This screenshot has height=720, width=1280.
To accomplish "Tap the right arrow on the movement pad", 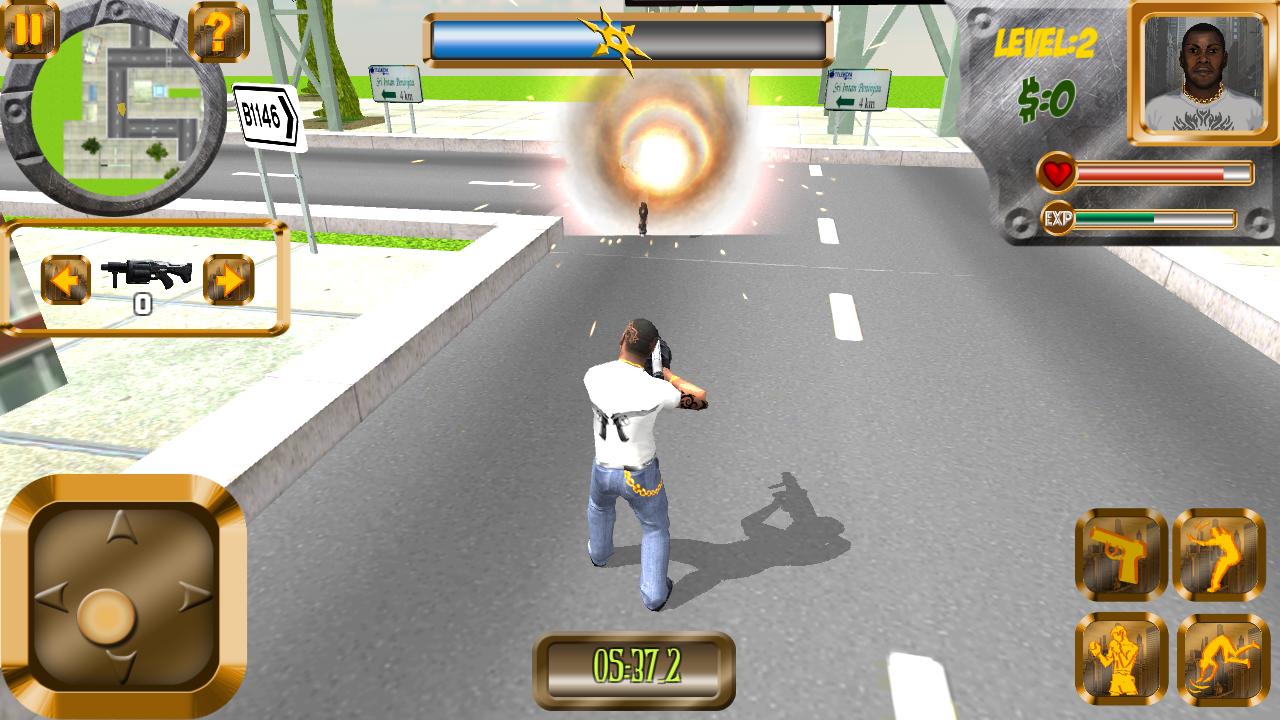I will point(193,597).
